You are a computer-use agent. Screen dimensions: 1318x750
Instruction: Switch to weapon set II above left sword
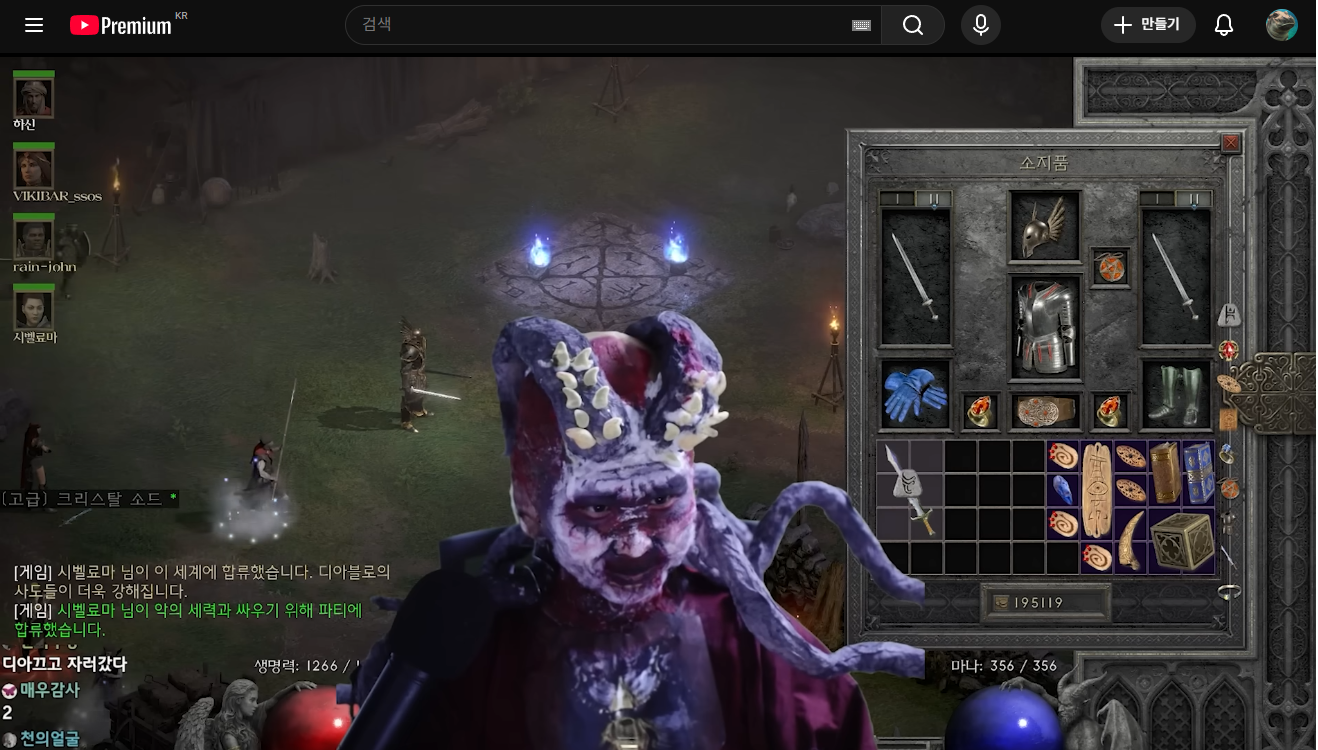point(934,199)
